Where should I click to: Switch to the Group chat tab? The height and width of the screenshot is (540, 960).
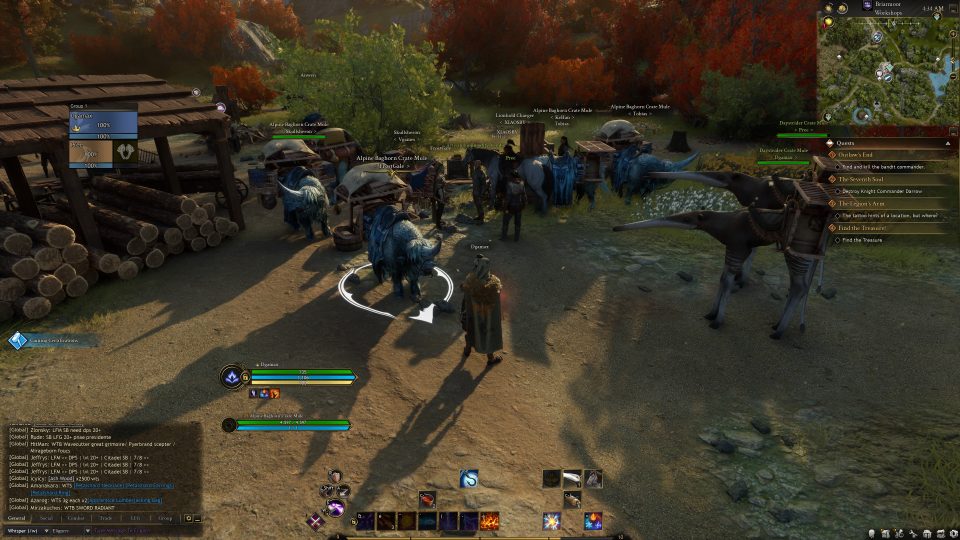pos(165,518)
